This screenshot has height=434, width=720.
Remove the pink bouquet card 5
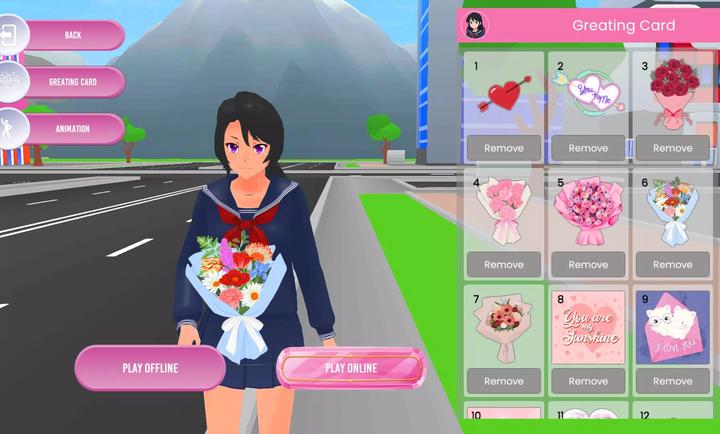pos(588,265)
